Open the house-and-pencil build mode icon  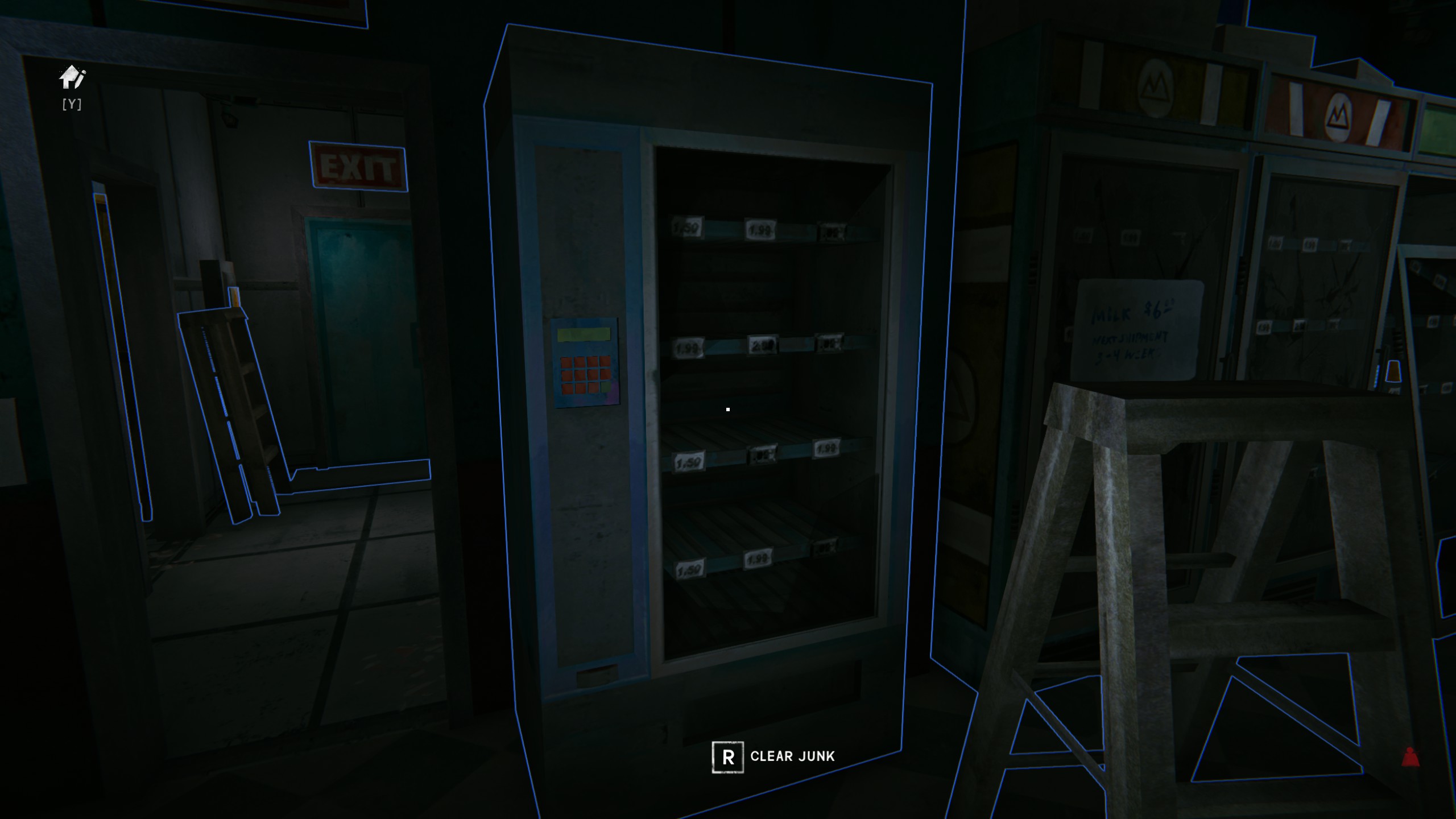coord(72,77)
